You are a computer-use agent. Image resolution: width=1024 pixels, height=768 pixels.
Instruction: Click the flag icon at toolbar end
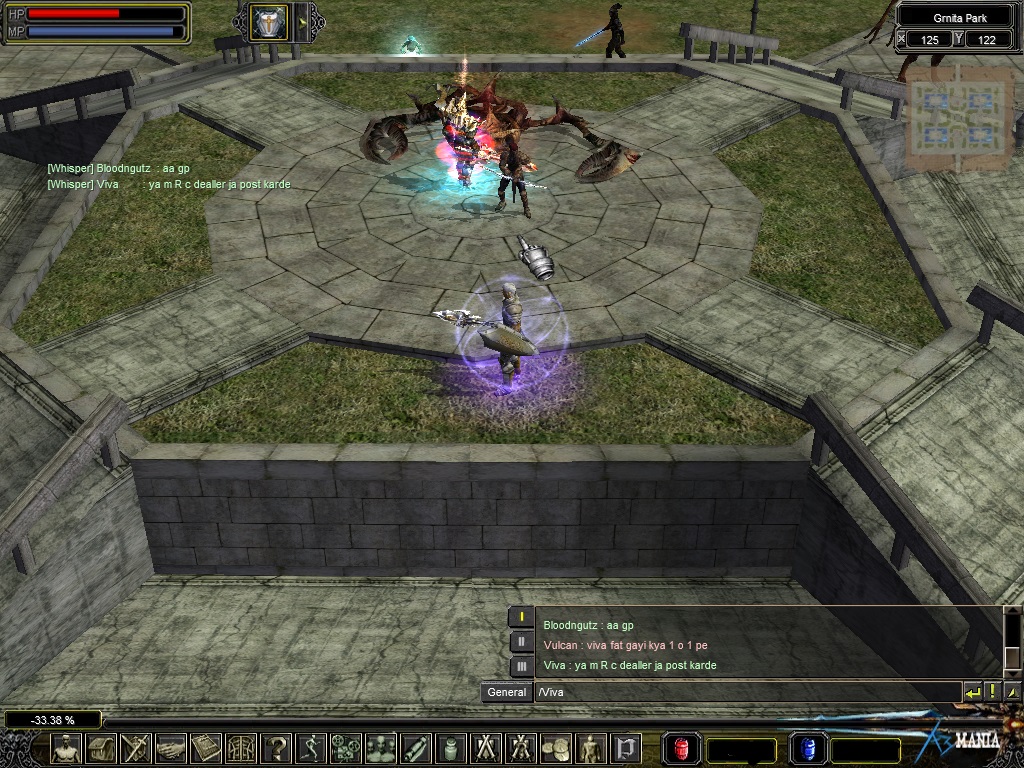[626, 748]
